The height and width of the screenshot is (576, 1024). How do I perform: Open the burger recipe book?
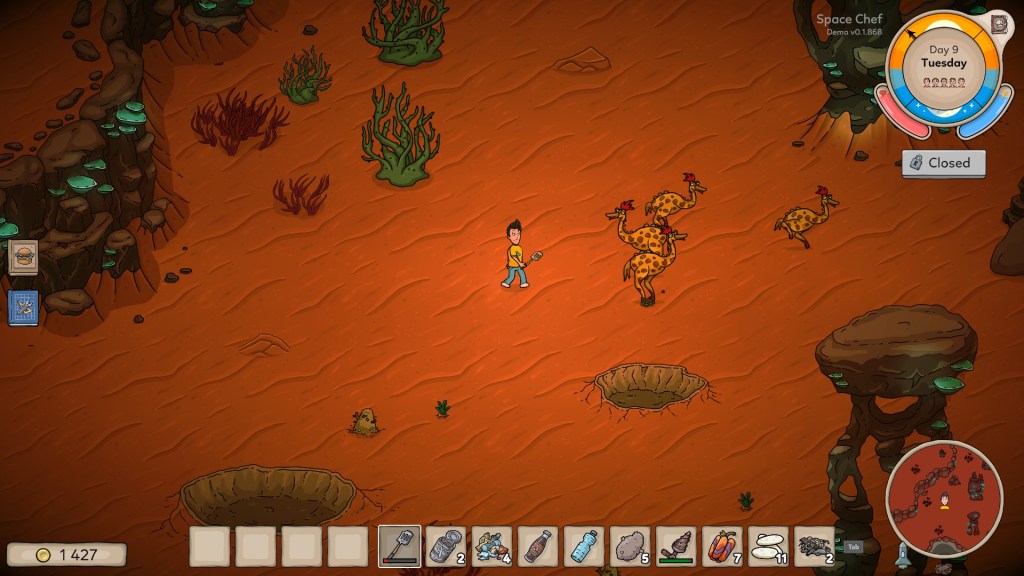(x=23, y=257)
